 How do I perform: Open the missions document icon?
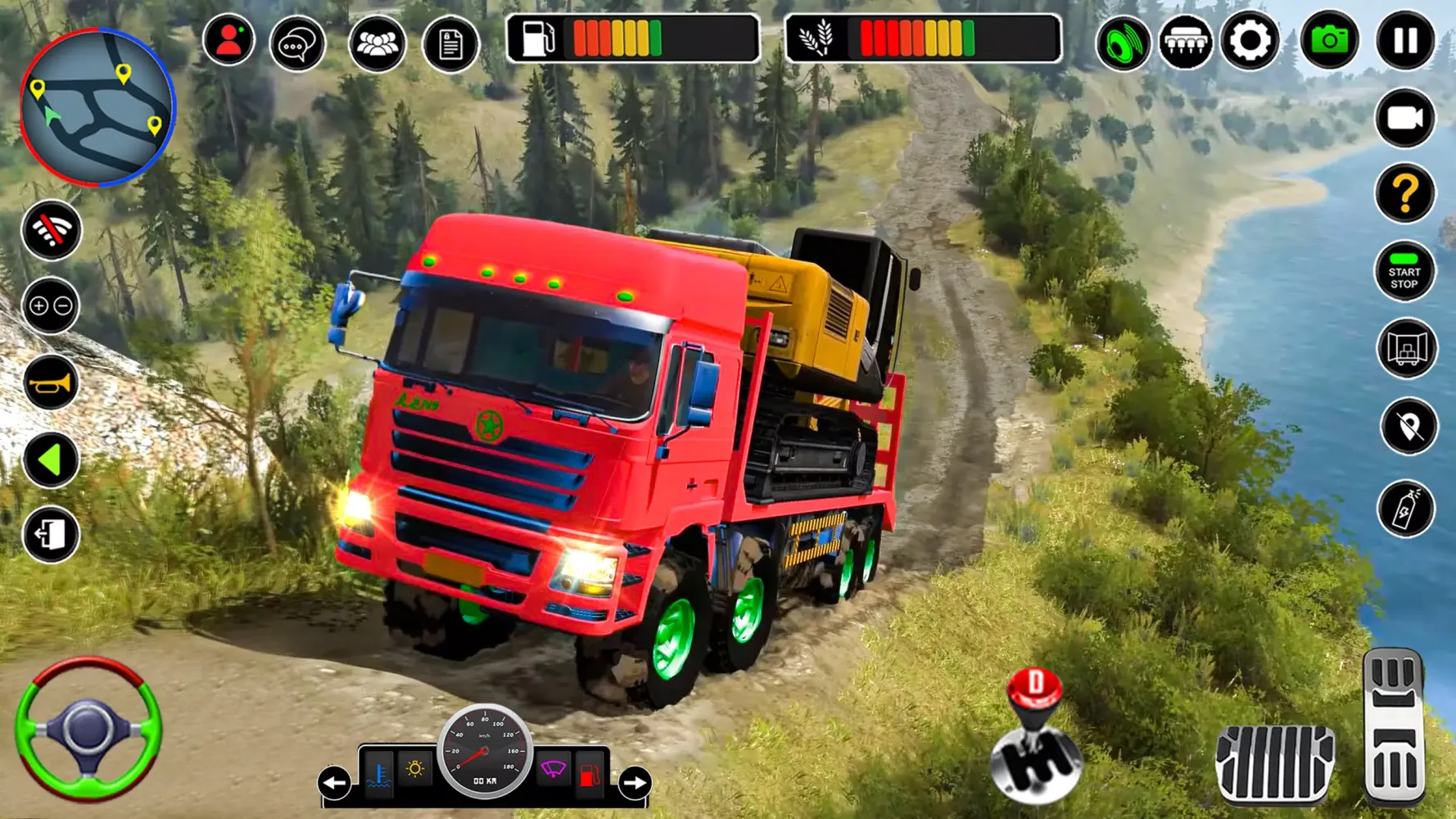click(447, 39)
